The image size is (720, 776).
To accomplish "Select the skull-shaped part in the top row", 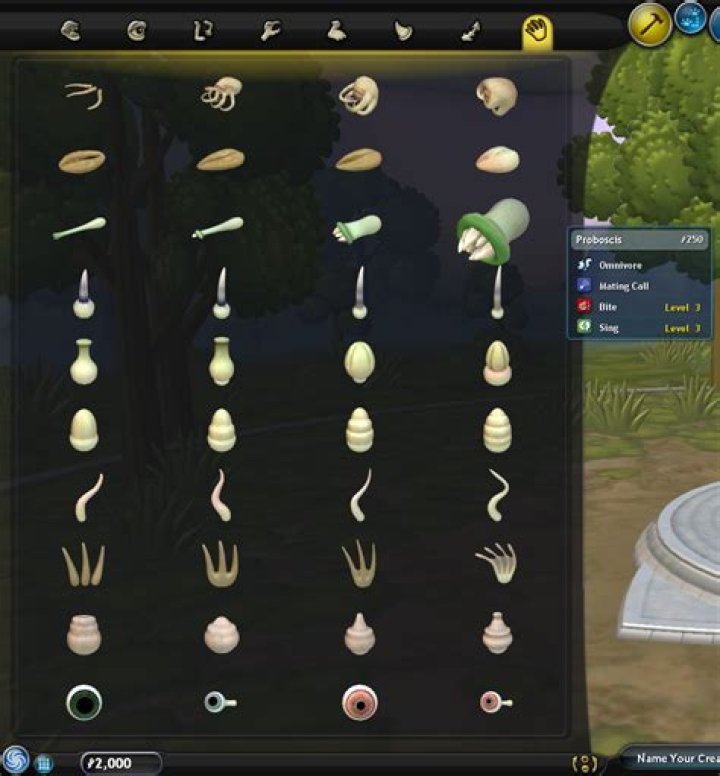I will coord(497,96).
